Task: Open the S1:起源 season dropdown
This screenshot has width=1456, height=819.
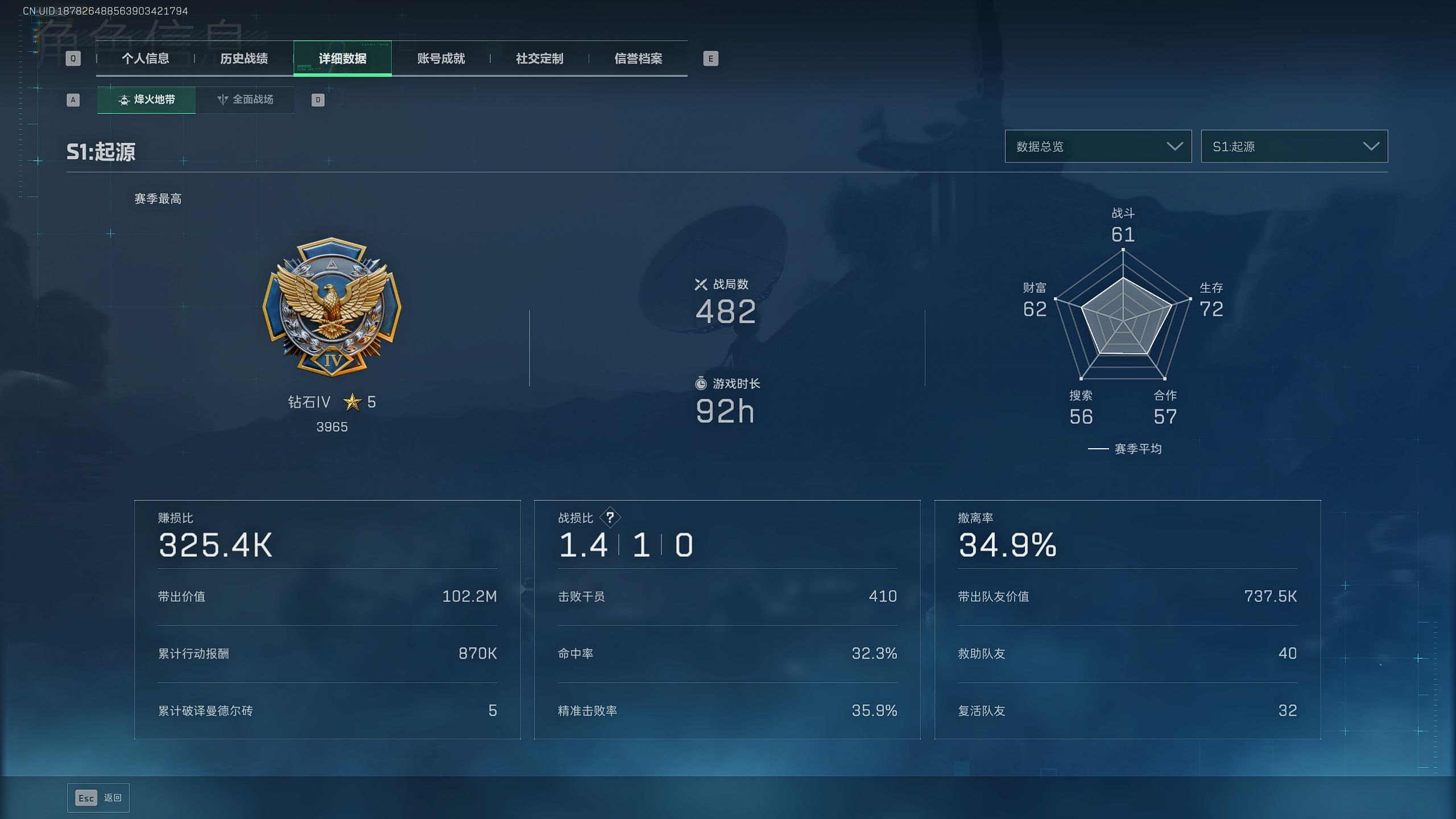Action: [1294, 147]
